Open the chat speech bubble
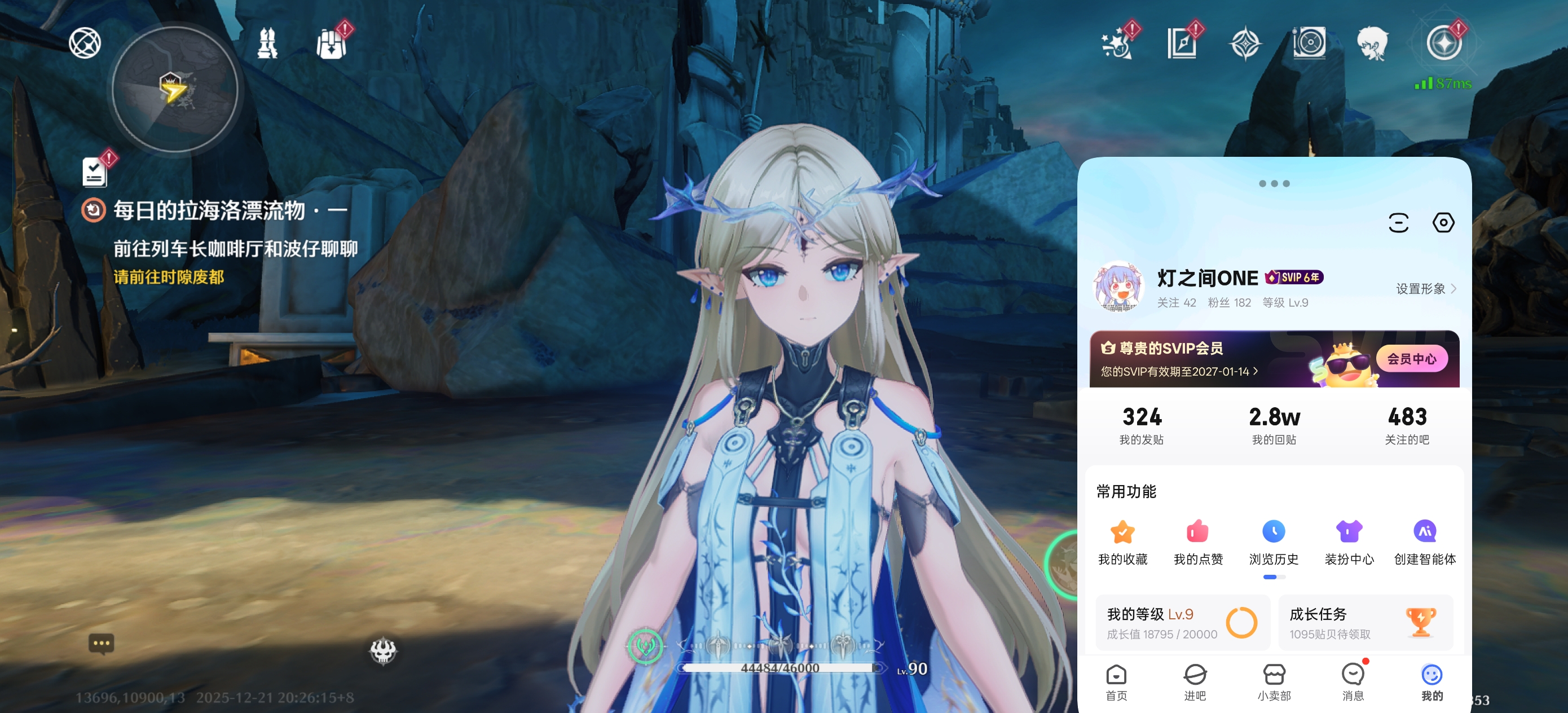The image size is (1568, 713). (x=101, y=643)
